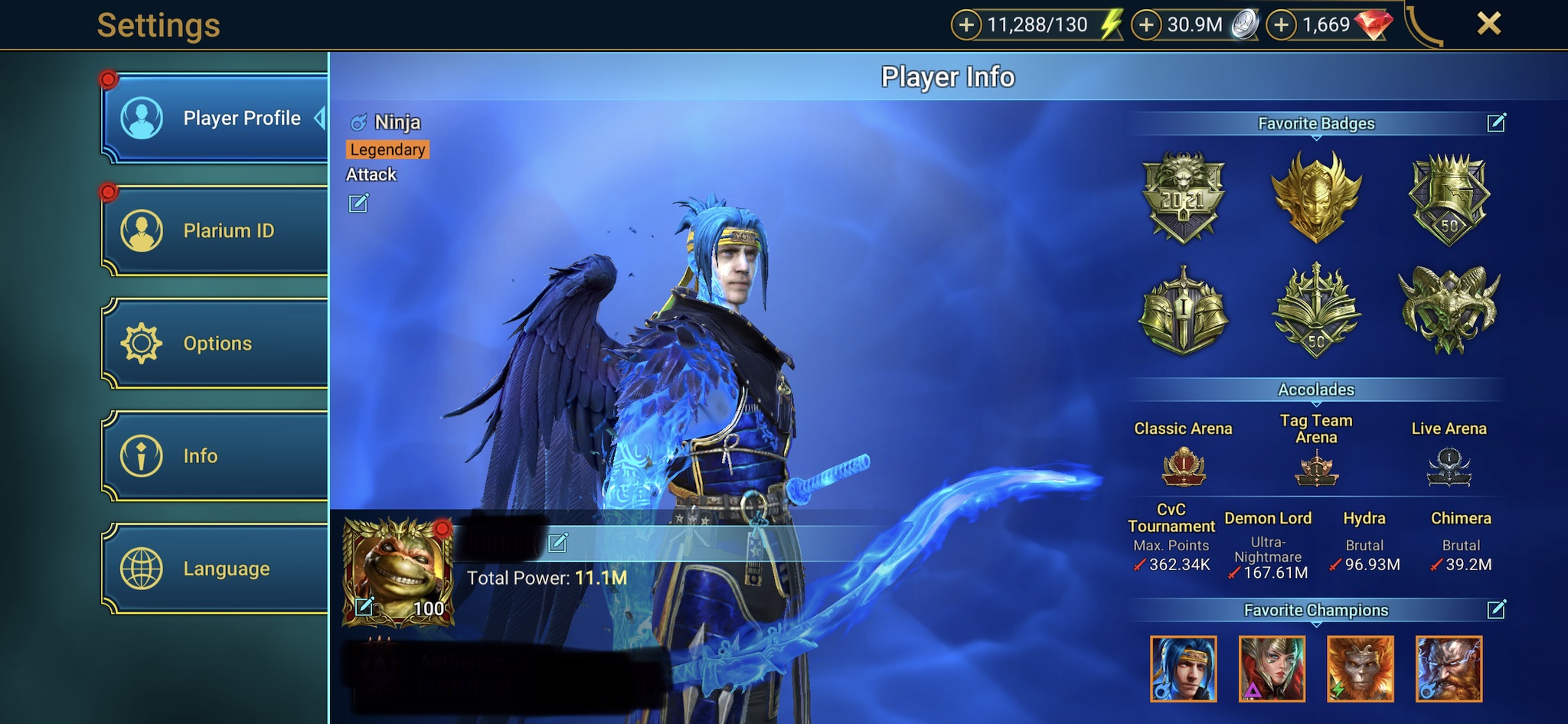The image size is (1568, 724).
Task: View the Live Arena accolade emblem
Action: (1449, 467)
